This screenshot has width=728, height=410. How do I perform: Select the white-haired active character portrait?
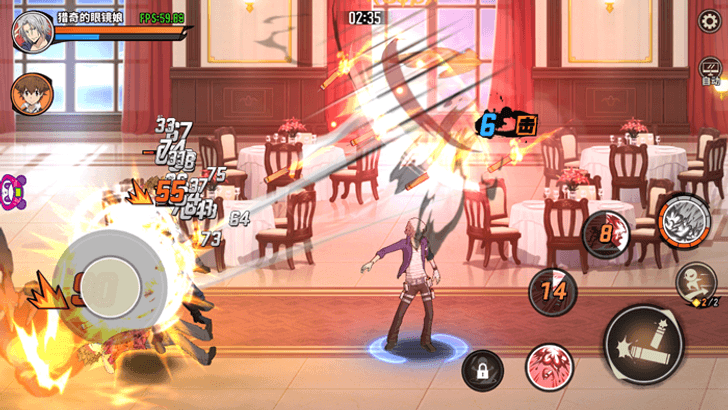tap(31, 32)
